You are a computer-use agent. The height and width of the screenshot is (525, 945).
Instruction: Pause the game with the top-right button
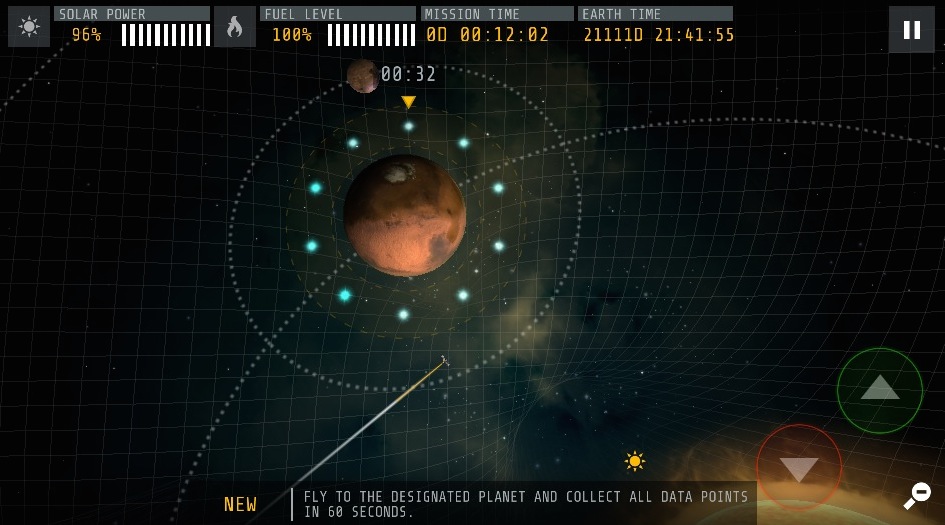pos(911,29)
